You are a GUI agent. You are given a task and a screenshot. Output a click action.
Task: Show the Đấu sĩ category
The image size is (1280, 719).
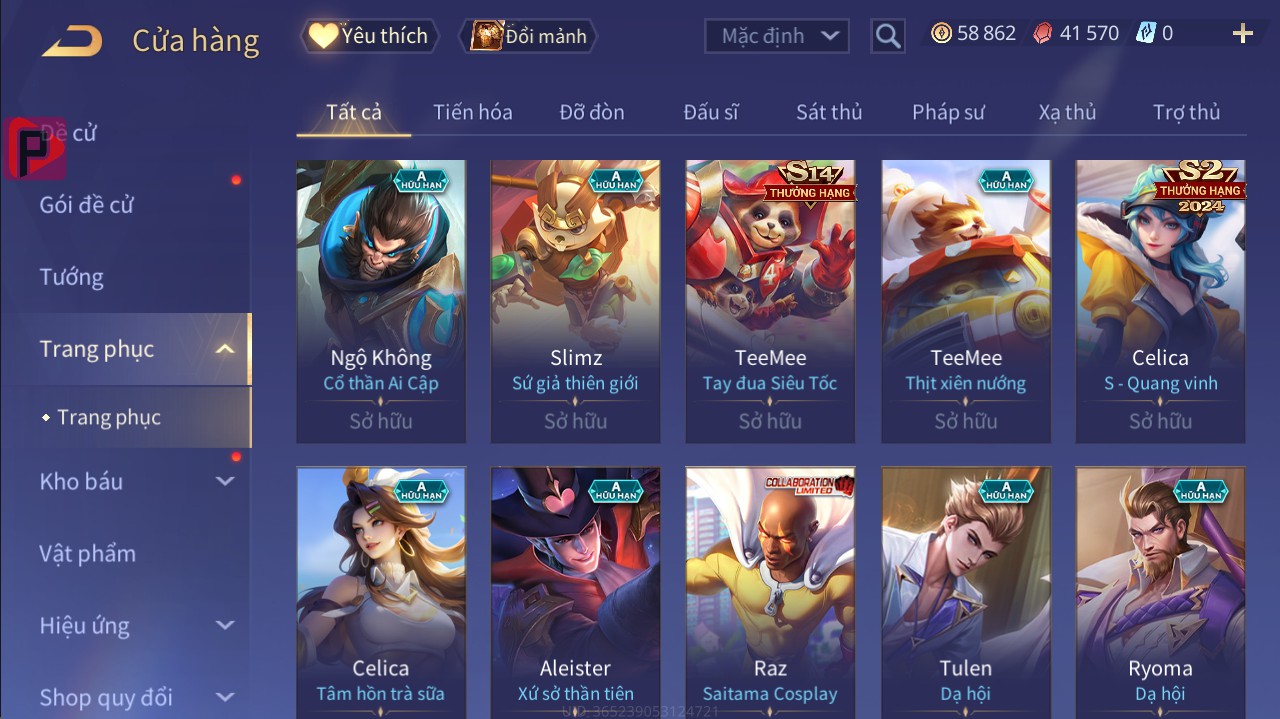(711, 112)
